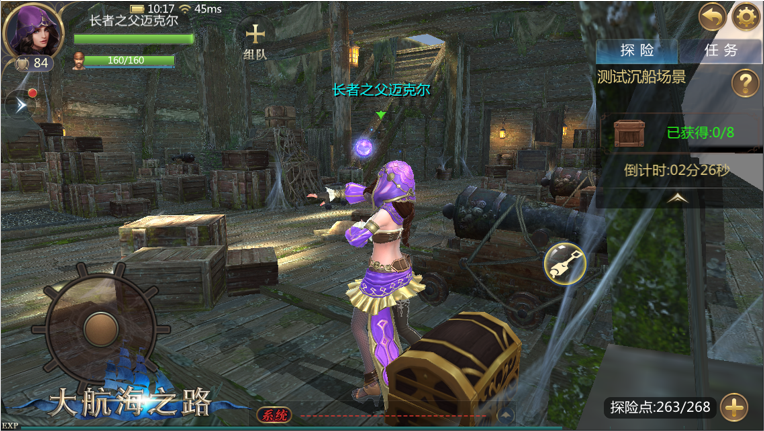764x431 pixels.
Task: Collapse the exploration panel with the up arrow
Action: 678,198
